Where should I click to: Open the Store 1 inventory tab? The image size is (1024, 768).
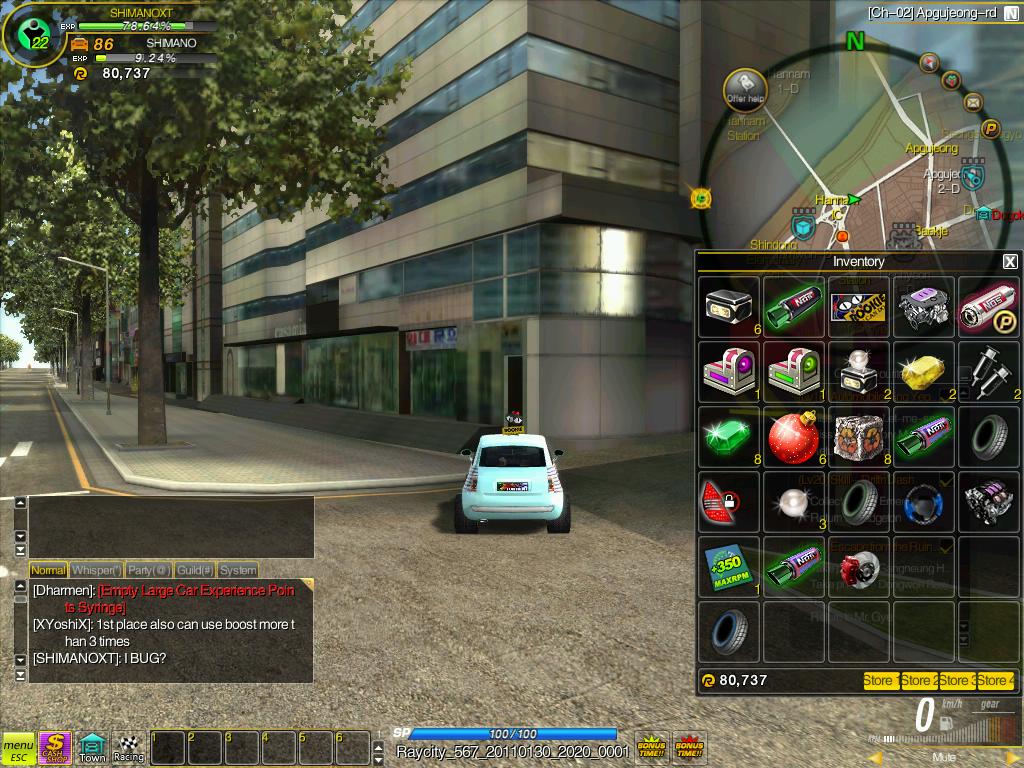(880, 681)
